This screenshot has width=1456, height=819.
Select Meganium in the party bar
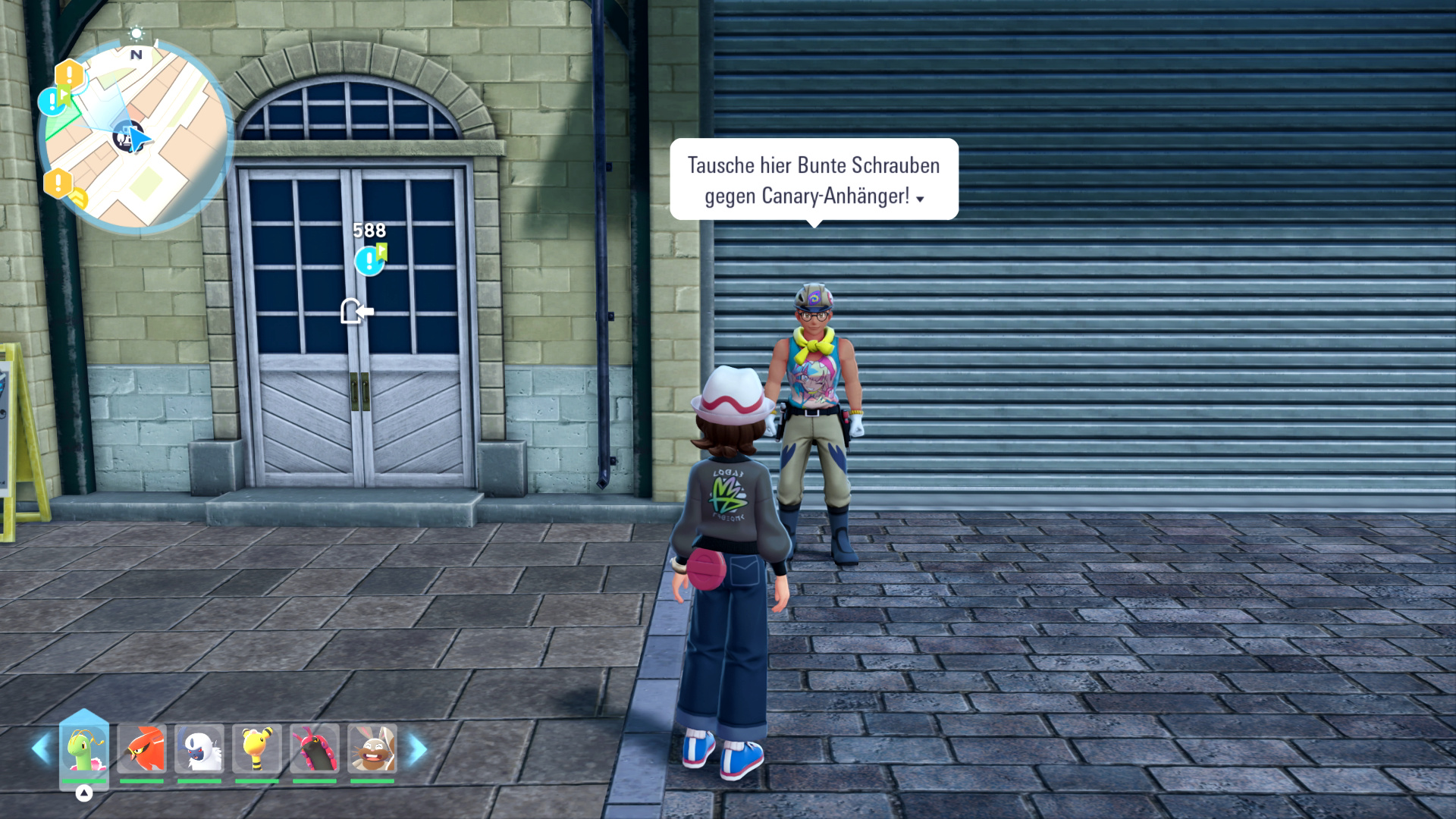84,748
